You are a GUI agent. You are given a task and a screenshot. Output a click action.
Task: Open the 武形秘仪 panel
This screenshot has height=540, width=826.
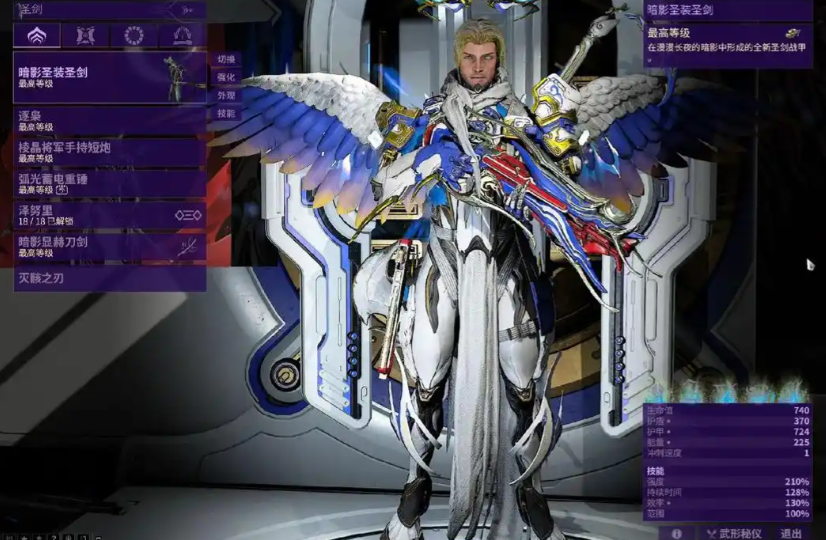pos(733,533)
